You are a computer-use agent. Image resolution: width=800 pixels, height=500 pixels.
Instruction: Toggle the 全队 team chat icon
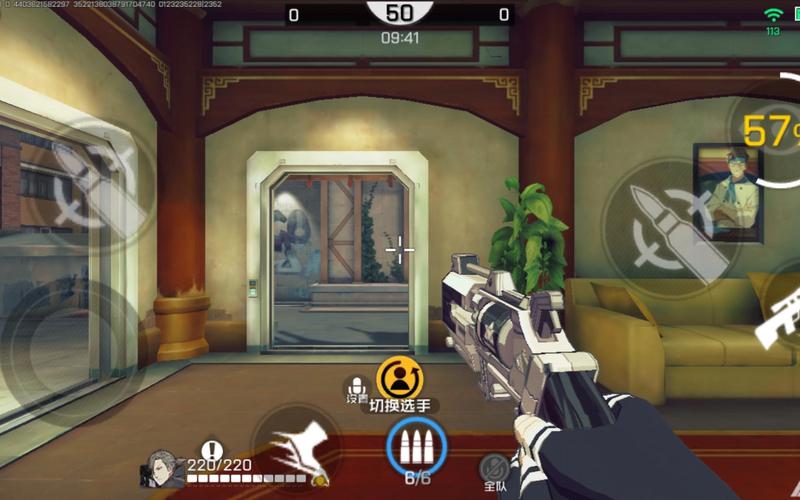pyautogui.click(x=494, y=468)
